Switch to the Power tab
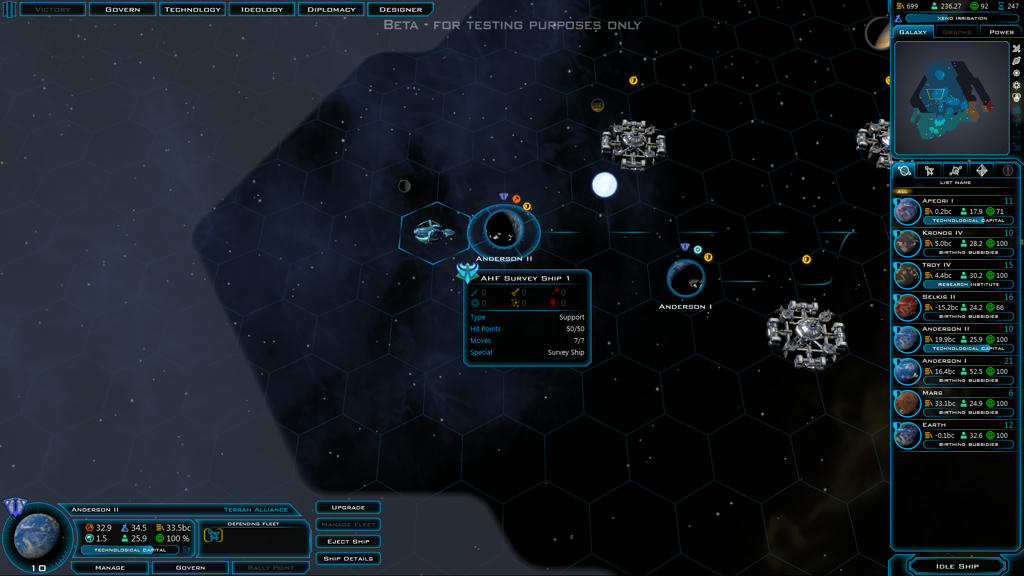The image size is (1024, 576). [1001, 32]
